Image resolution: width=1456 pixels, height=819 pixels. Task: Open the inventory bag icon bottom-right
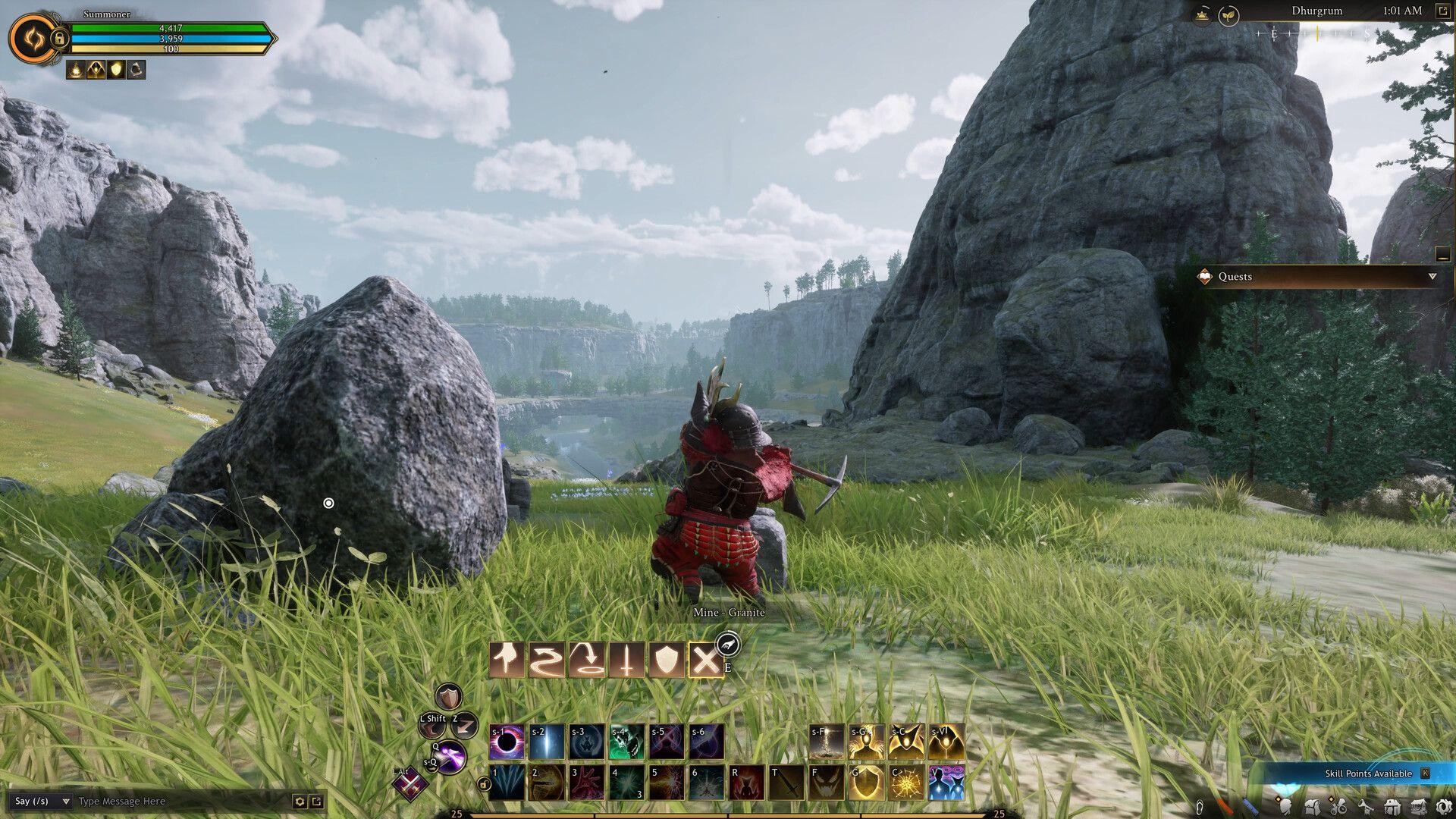1313,805
